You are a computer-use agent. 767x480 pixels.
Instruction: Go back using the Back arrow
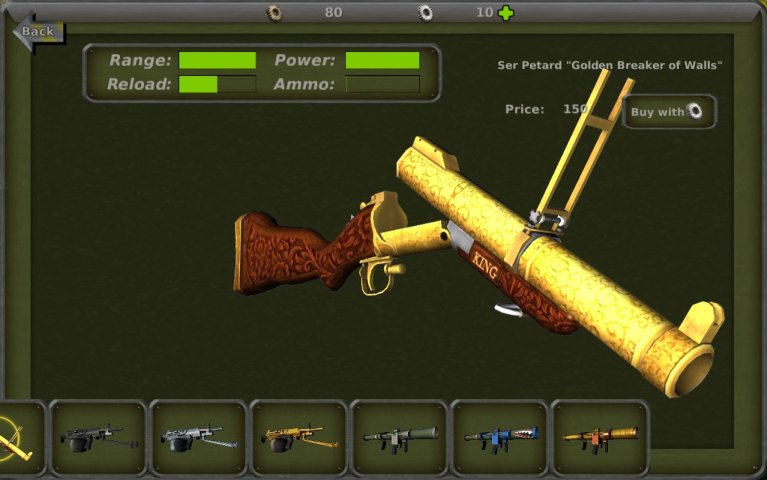[x=37, y=31]
